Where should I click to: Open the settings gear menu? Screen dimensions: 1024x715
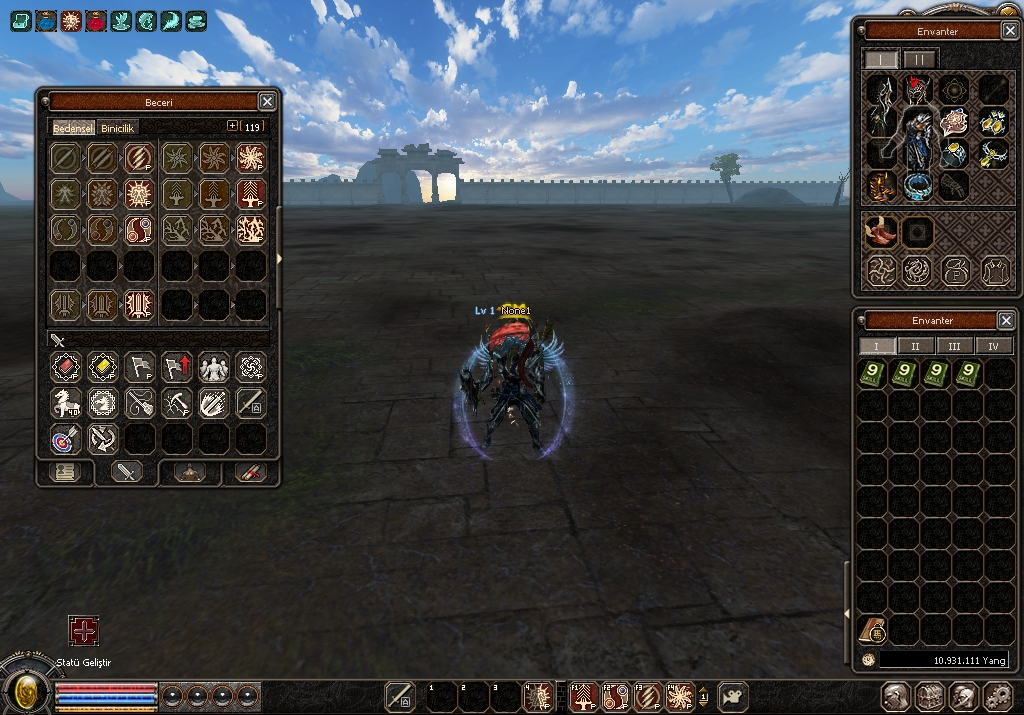pos(998,696)
